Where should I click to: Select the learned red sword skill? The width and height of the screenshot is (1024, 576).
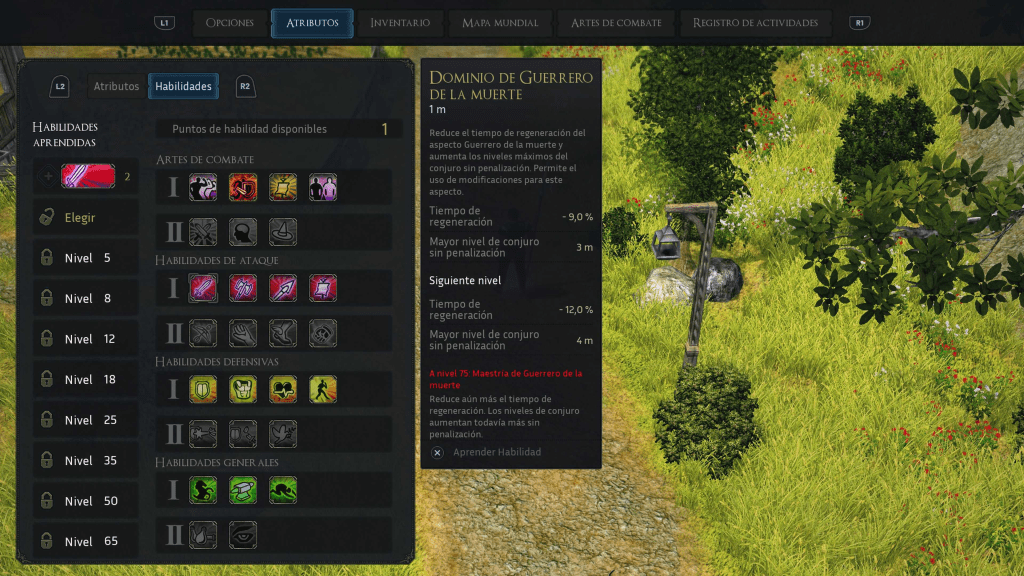(x=88, y=177)
